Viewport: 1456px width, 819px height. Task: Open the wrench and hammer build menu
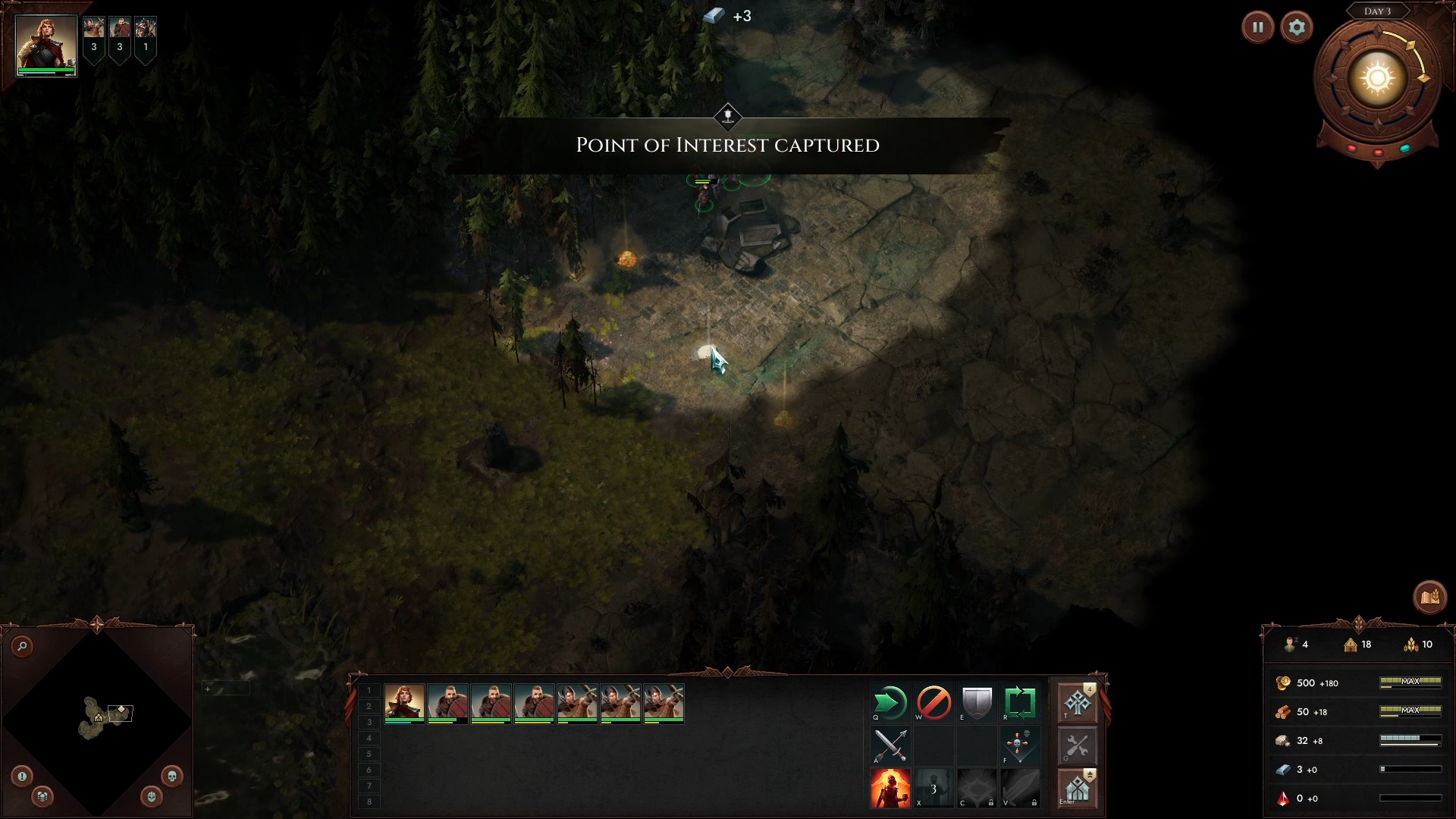coord(1077,746)
